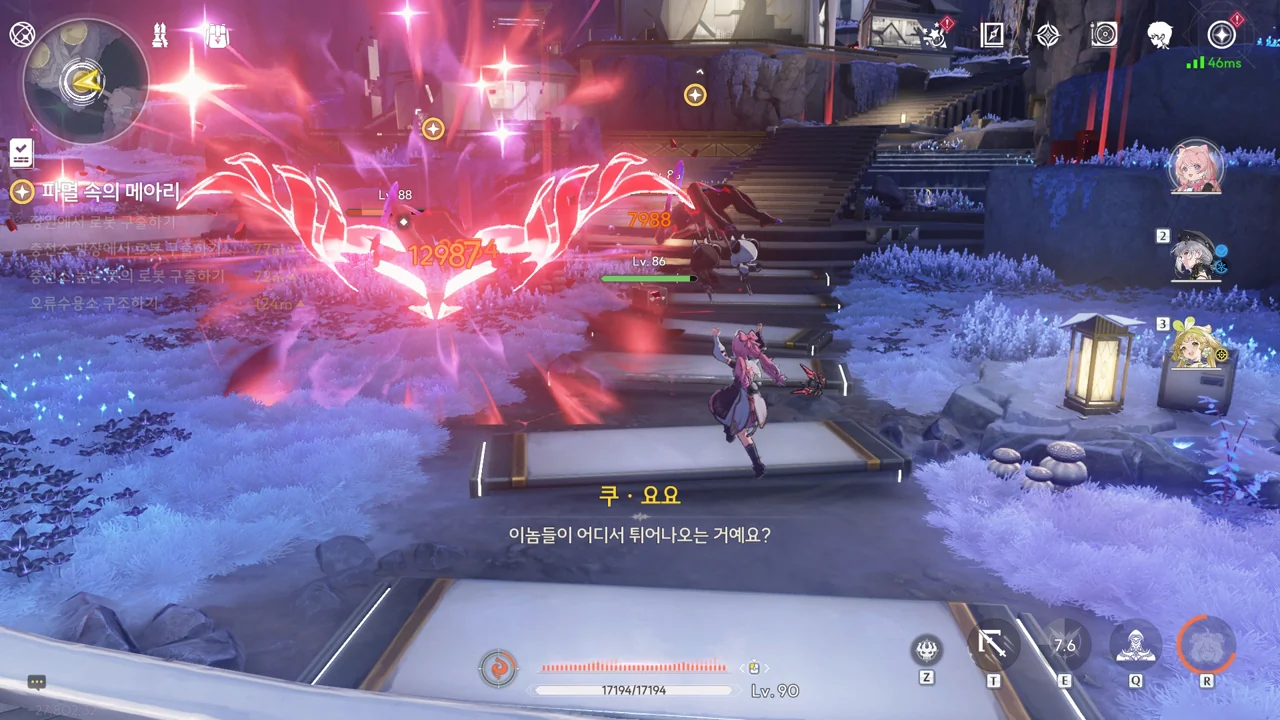
Task: Open the circled star menu with alert
Action: (1221, 35)
